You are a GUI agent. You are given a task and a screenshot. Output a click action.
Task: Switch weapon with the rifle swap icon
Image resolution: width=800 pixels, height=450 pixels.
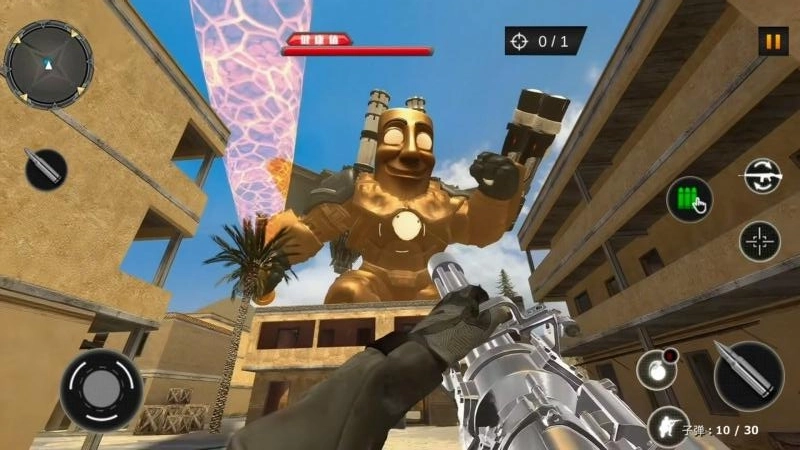pyautogui.click(x=761, y=175)
